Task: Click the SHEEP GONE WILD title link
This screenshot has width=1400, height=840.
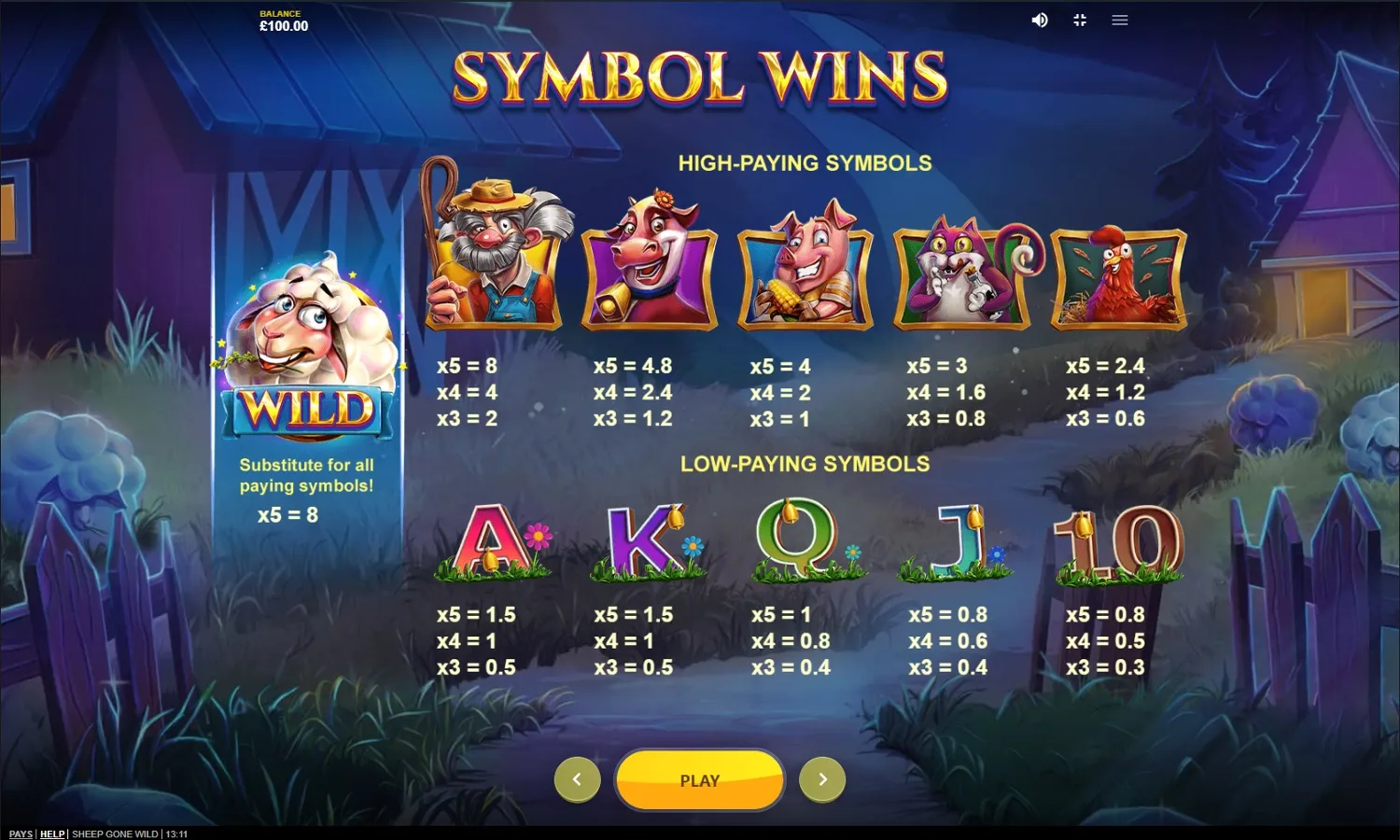Action: click(112, 834)
